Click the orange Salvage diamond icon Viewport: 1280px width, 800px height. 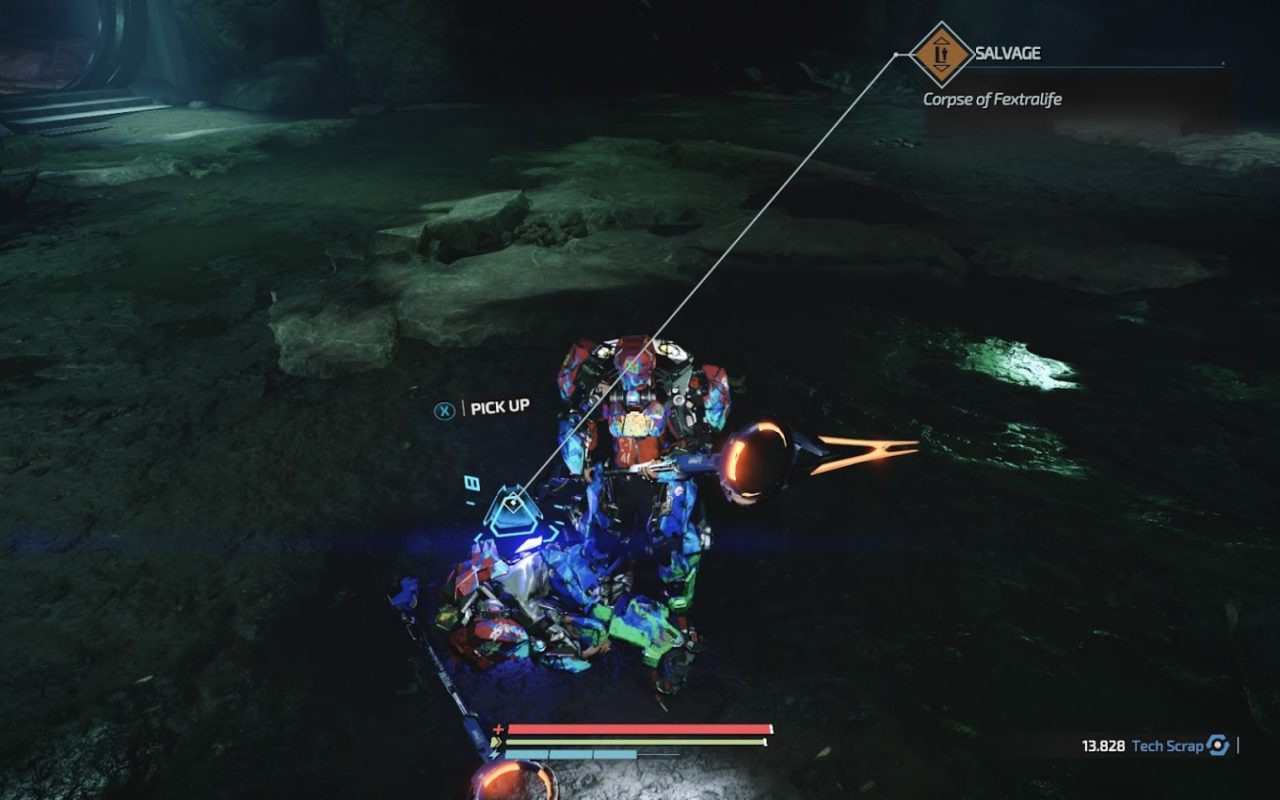(x=941, y=54)
